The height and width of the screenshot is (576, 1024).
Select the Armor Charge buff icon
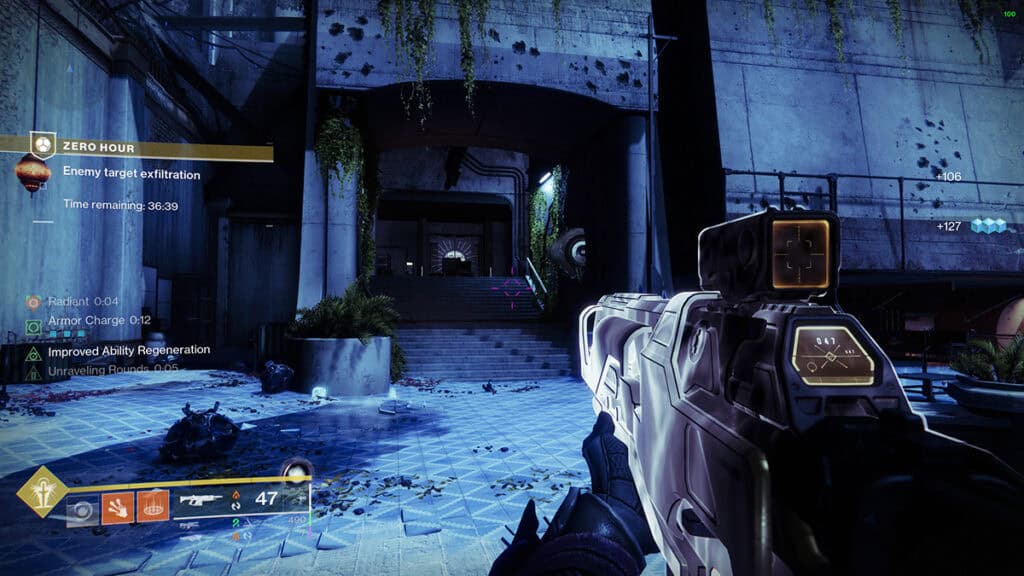point(33,326)
